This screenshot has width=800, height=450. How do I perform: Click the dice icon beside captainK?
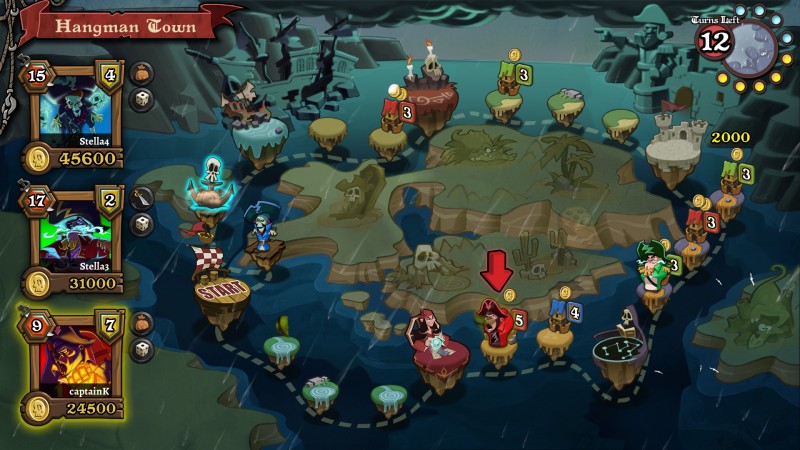coord(142,349)
